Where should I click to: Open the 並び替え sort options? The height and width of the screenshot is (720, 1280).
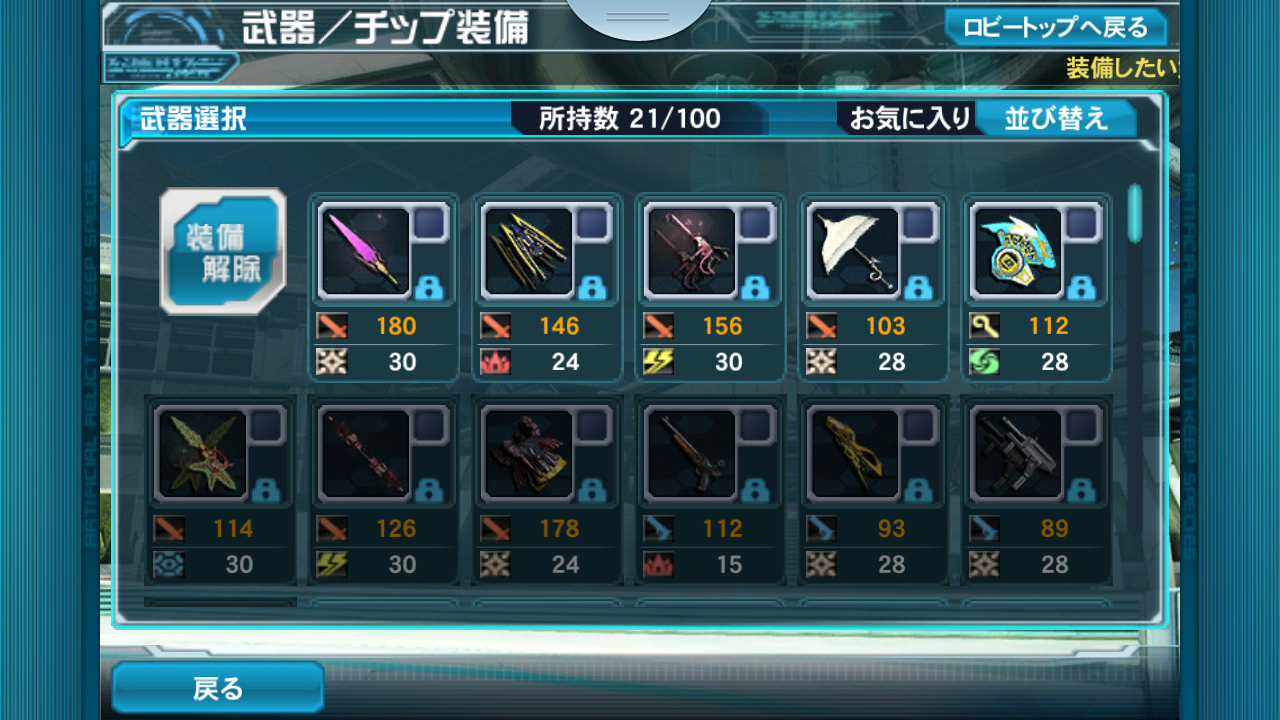coord(1056,119)
